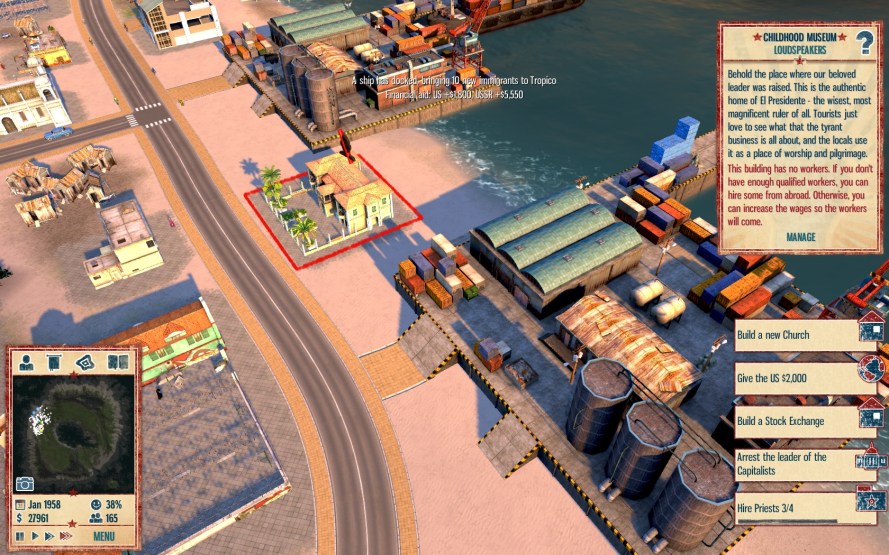Open the person silhouette icon above the minimap

coord(25,362)
